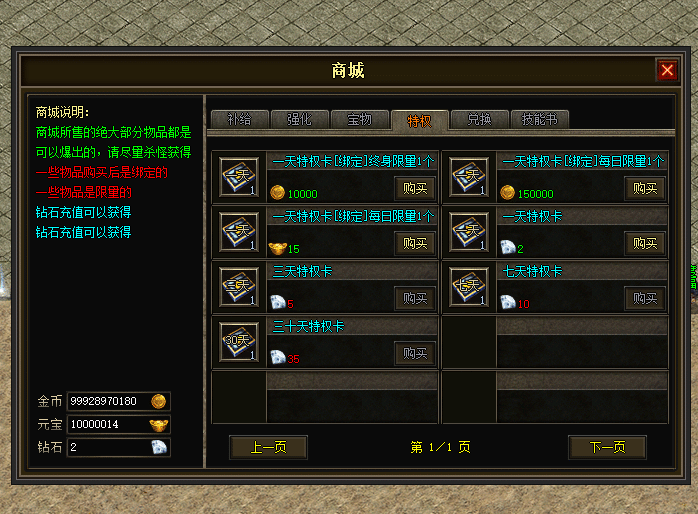
Task: Open the 技能书 tab
Action: tap(539, 119)
